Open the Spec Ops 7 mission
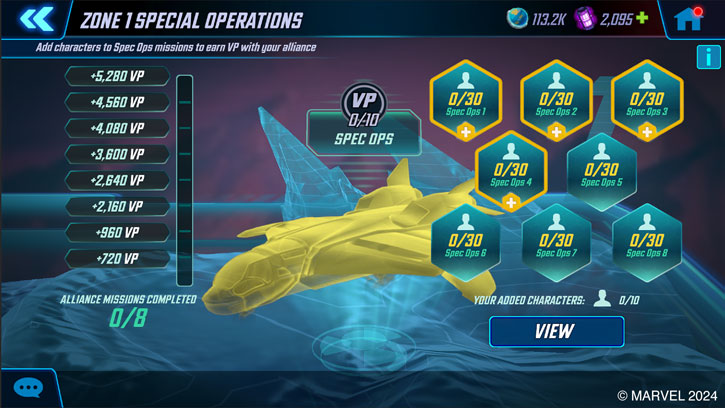The image size is (725, 408). (557, 241)
